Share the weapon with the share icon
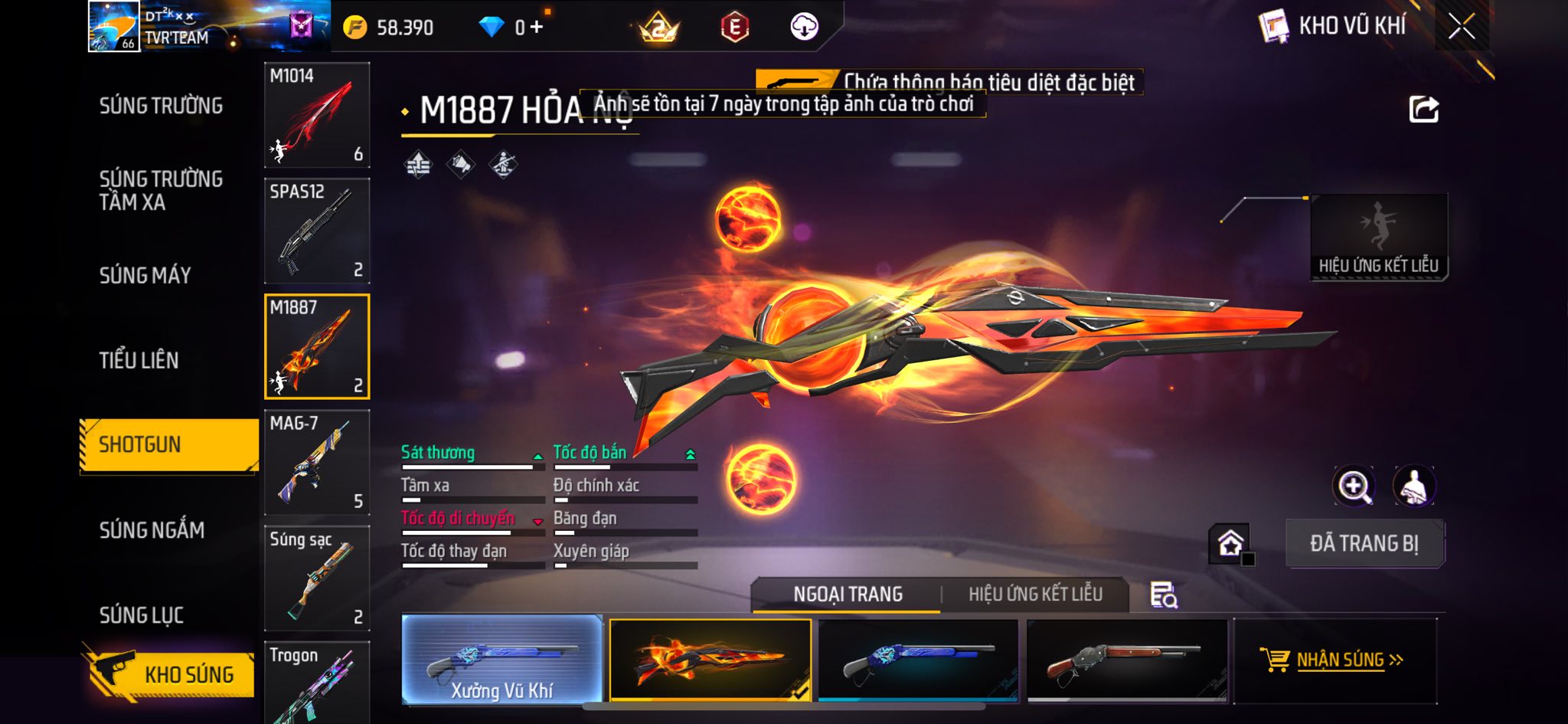 [1423, 110]
